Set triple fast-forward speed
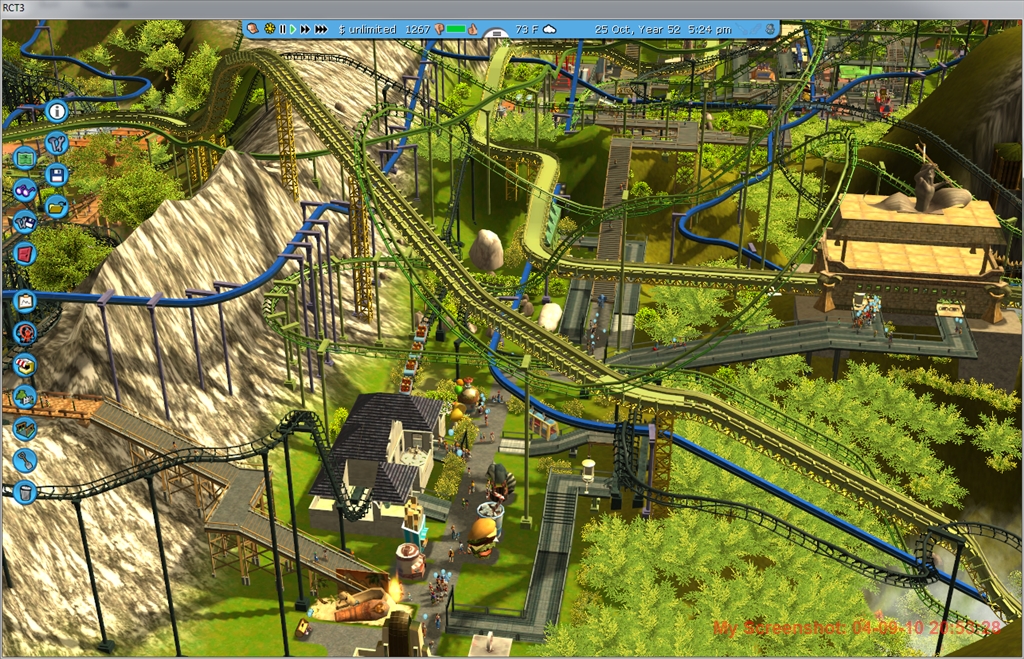This screenshot has width=1024, height=659. pyautogui.click(x=320, y=29)
